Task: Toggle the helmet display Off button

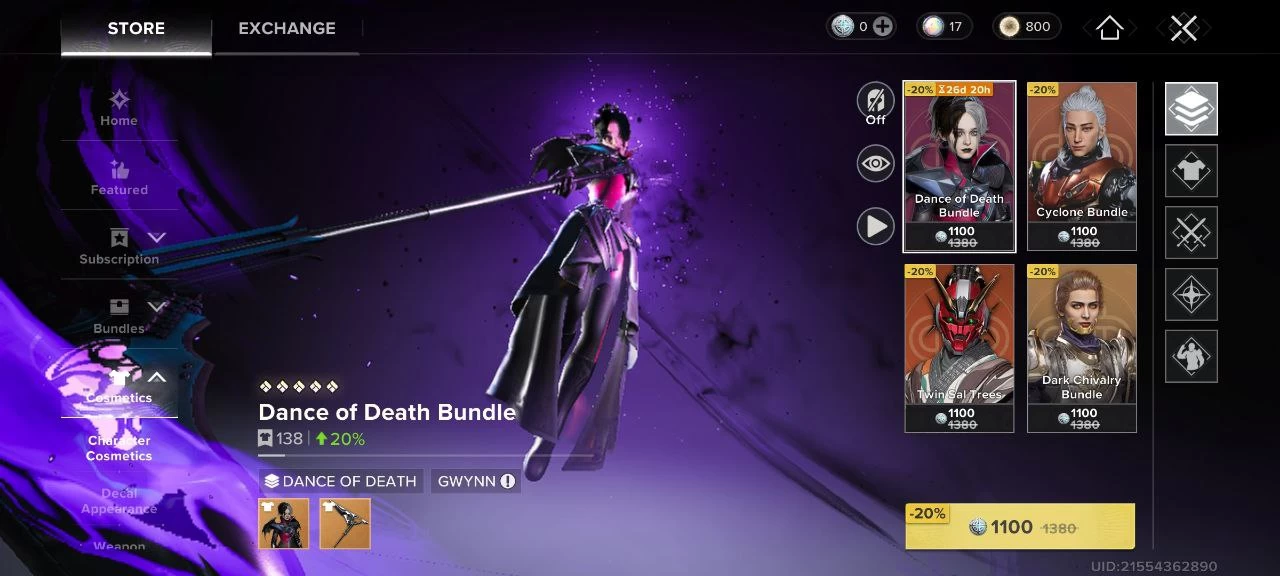Action: click(875, 104)
